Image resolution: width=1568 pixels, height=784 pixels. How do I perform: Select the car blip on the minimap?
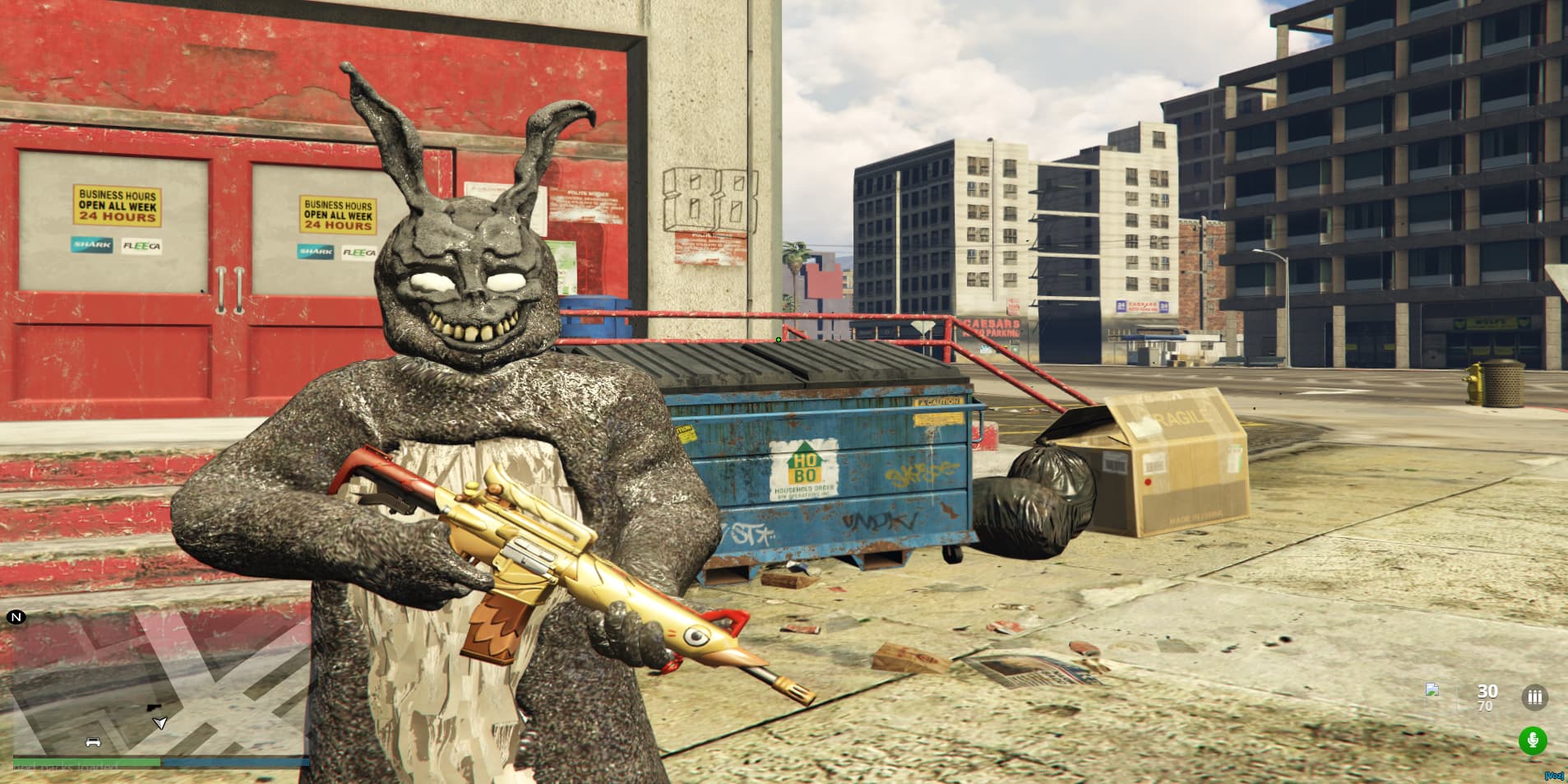93,741
